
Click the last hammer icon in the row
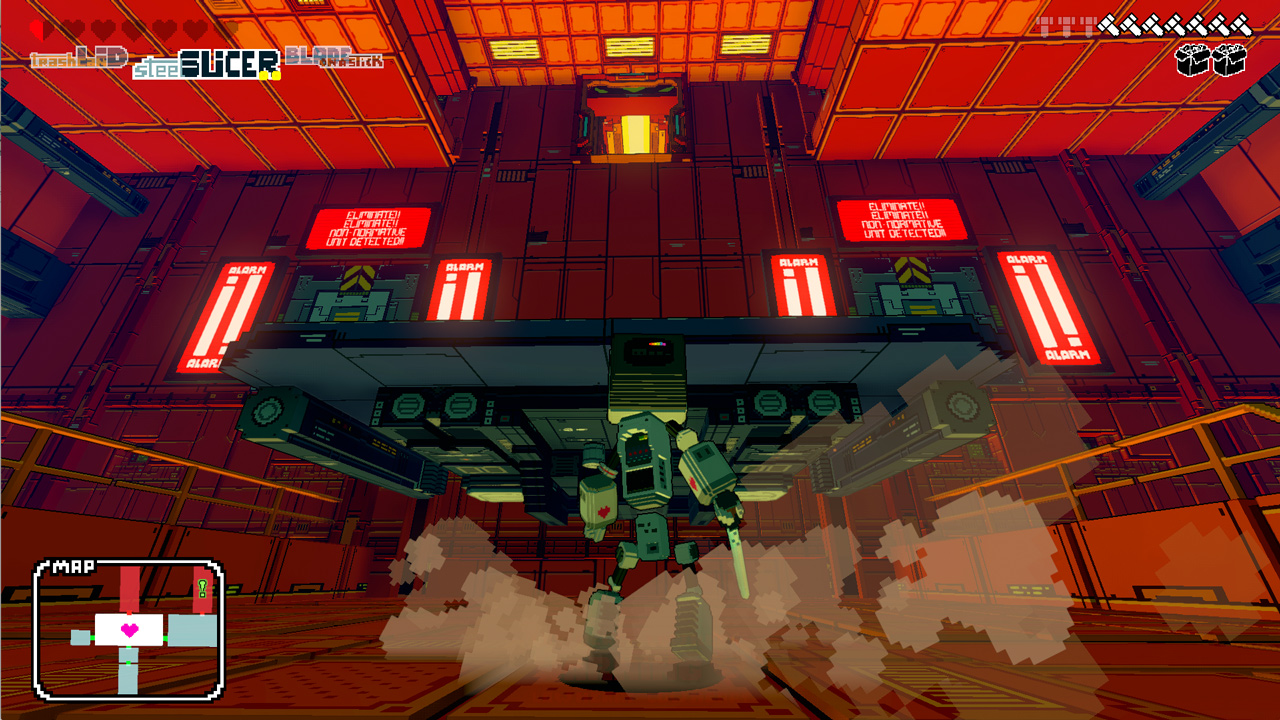point(1241,25)
